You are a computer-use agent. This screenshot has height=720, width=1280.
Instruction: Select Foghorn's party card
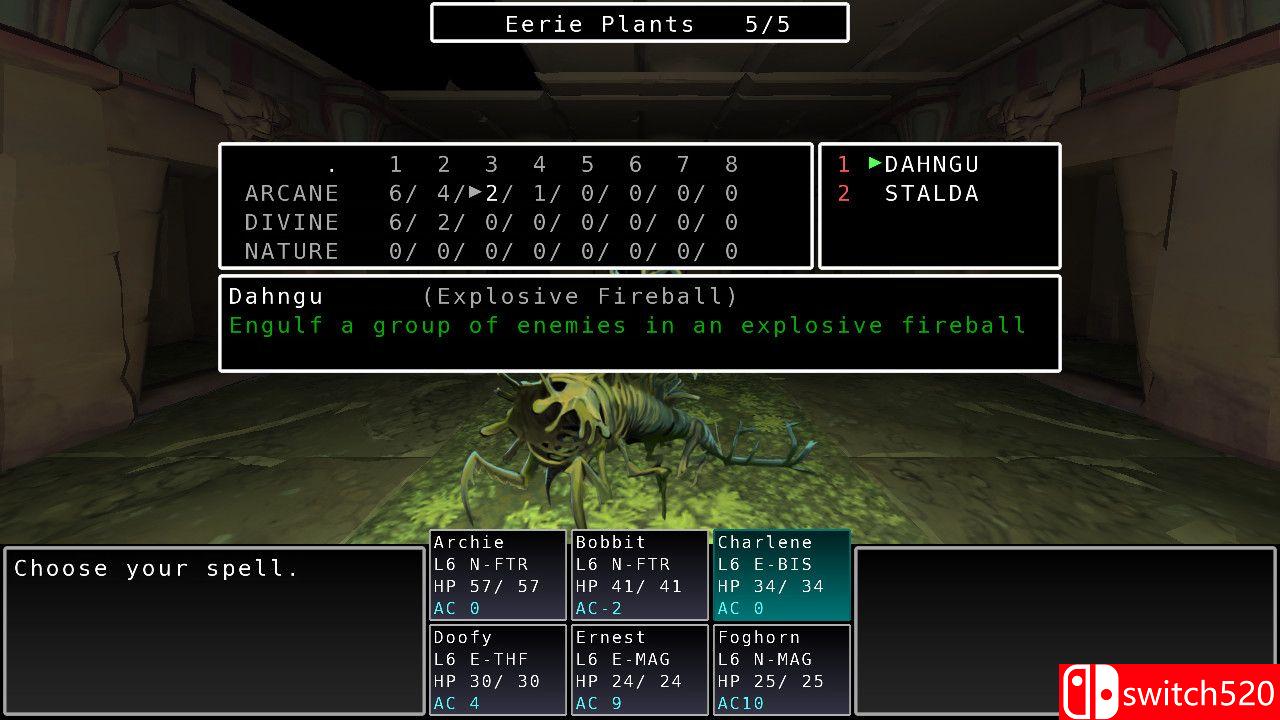tap(782, 669)
